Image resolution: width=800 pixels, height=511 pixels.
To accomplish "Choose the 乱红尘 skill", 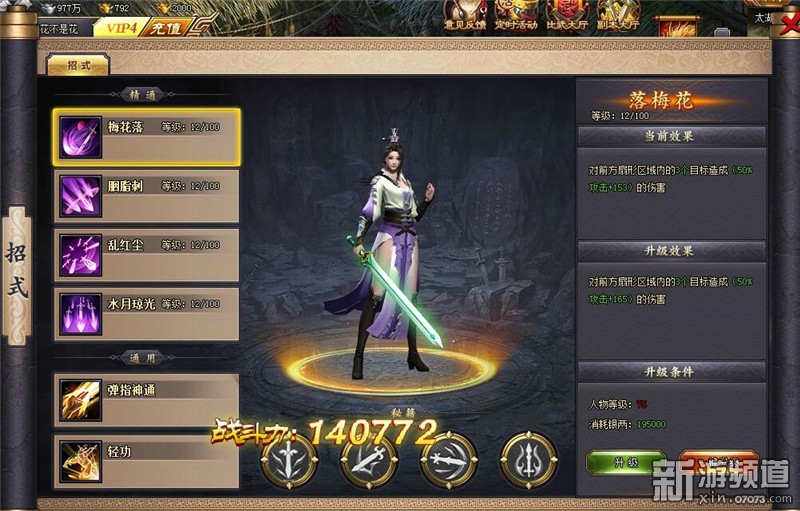I will point(146,254).
